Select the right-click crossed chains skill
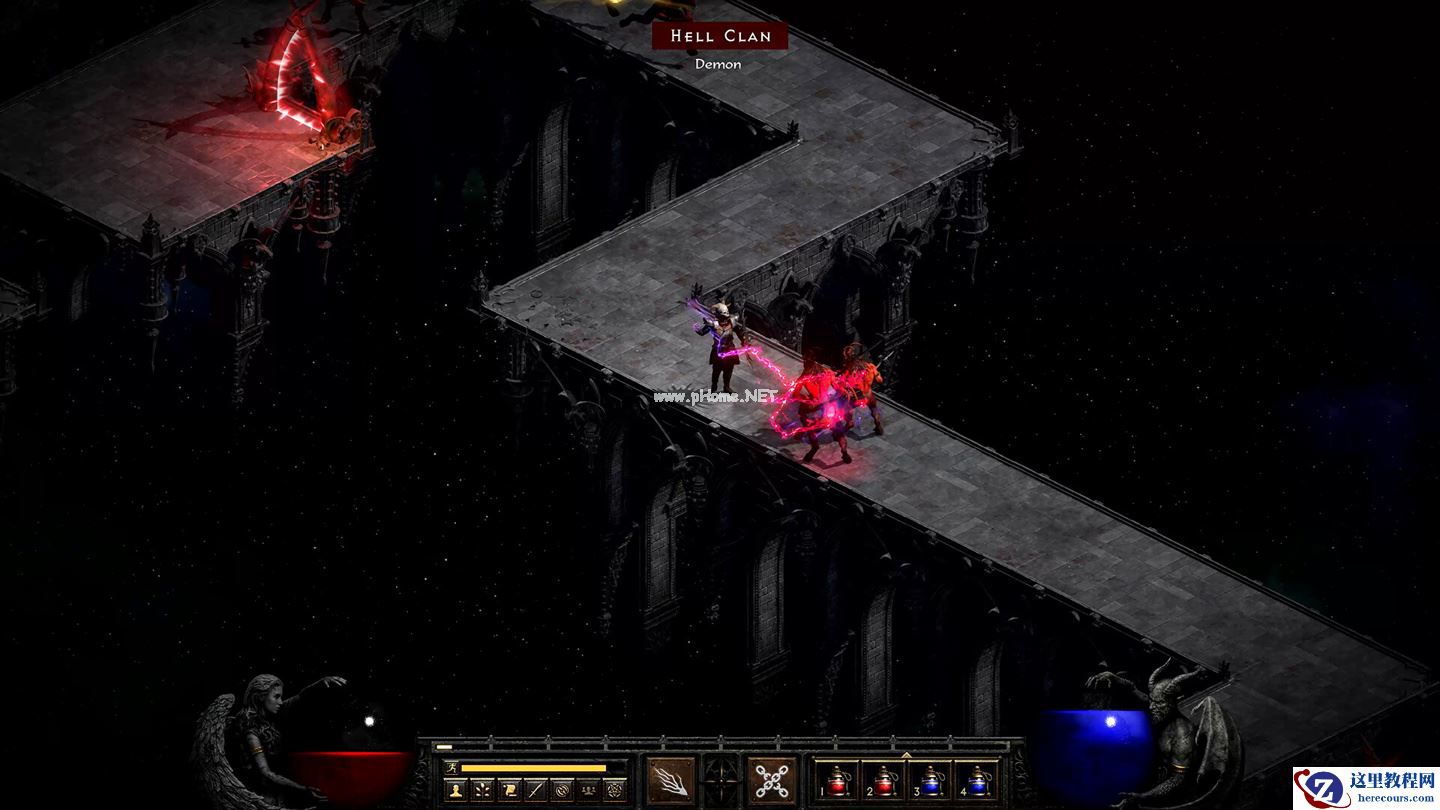 pos(773,780)
